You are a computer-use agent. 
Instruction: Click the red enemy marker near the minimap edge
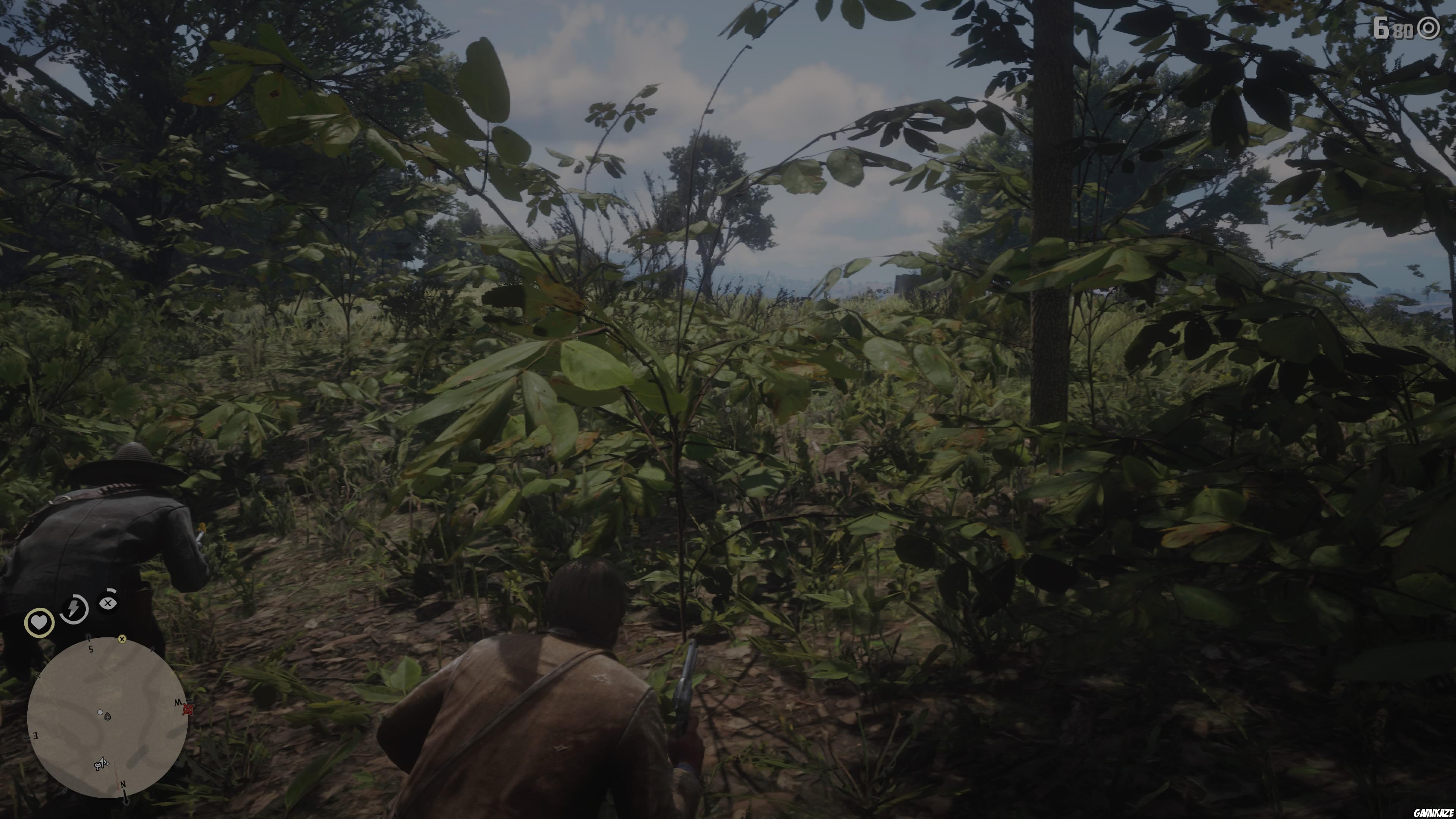[188, 709]
